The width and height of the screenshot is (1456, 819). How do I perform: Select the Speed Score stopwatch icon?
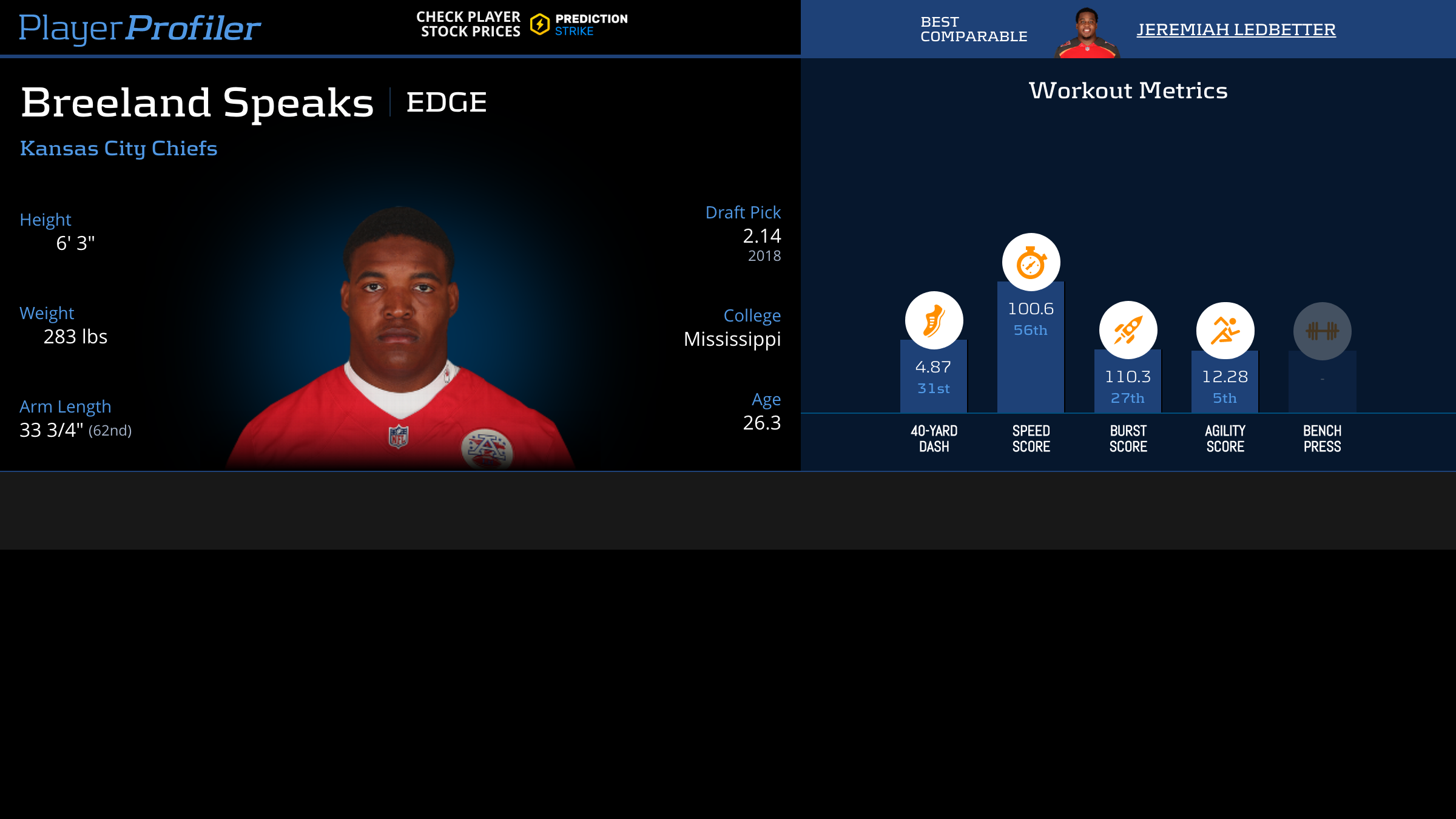click(1031, 262)
